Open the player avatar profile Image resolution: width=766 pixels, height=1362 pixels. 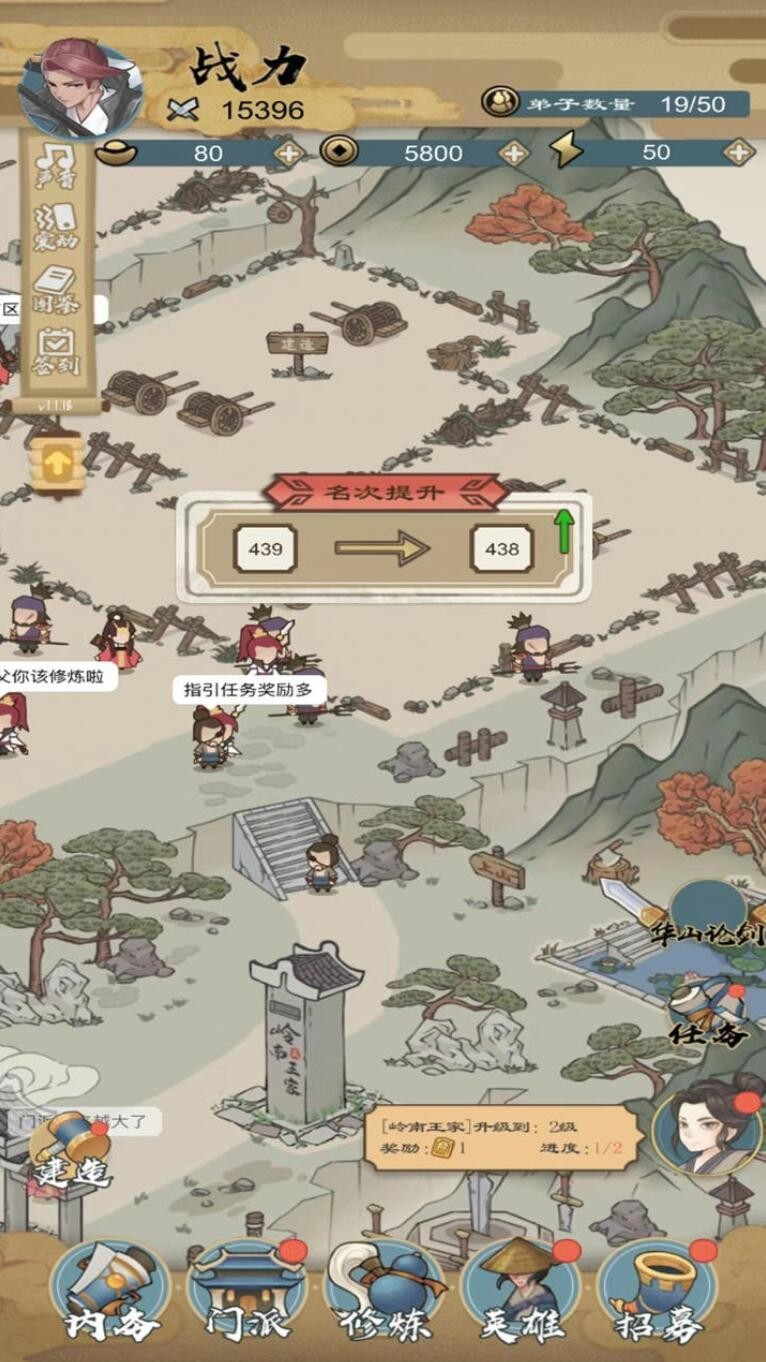pyautogui.click(x=80, y=90)
